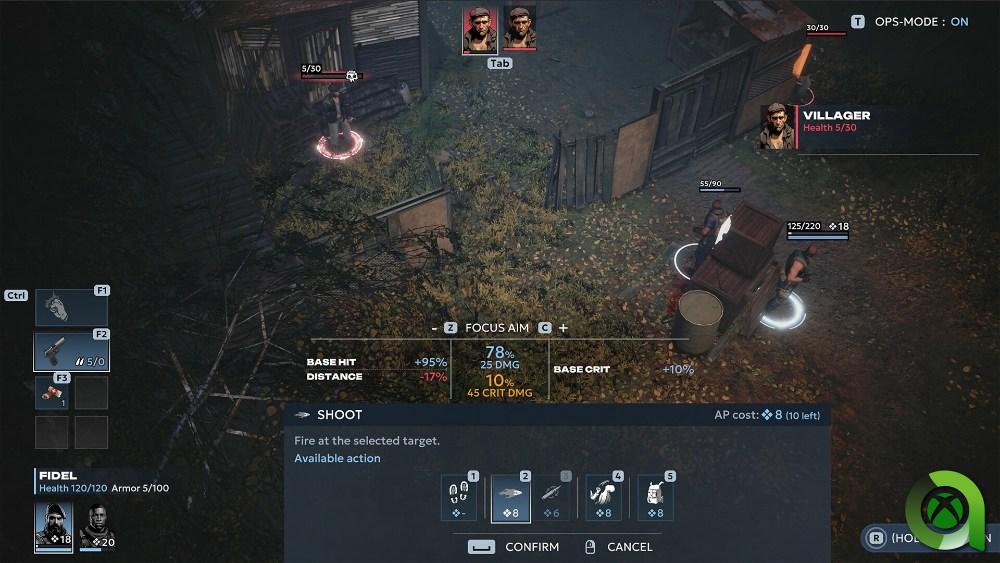
Task: Target the second villager portrait at top
Action: click(520, 28)
